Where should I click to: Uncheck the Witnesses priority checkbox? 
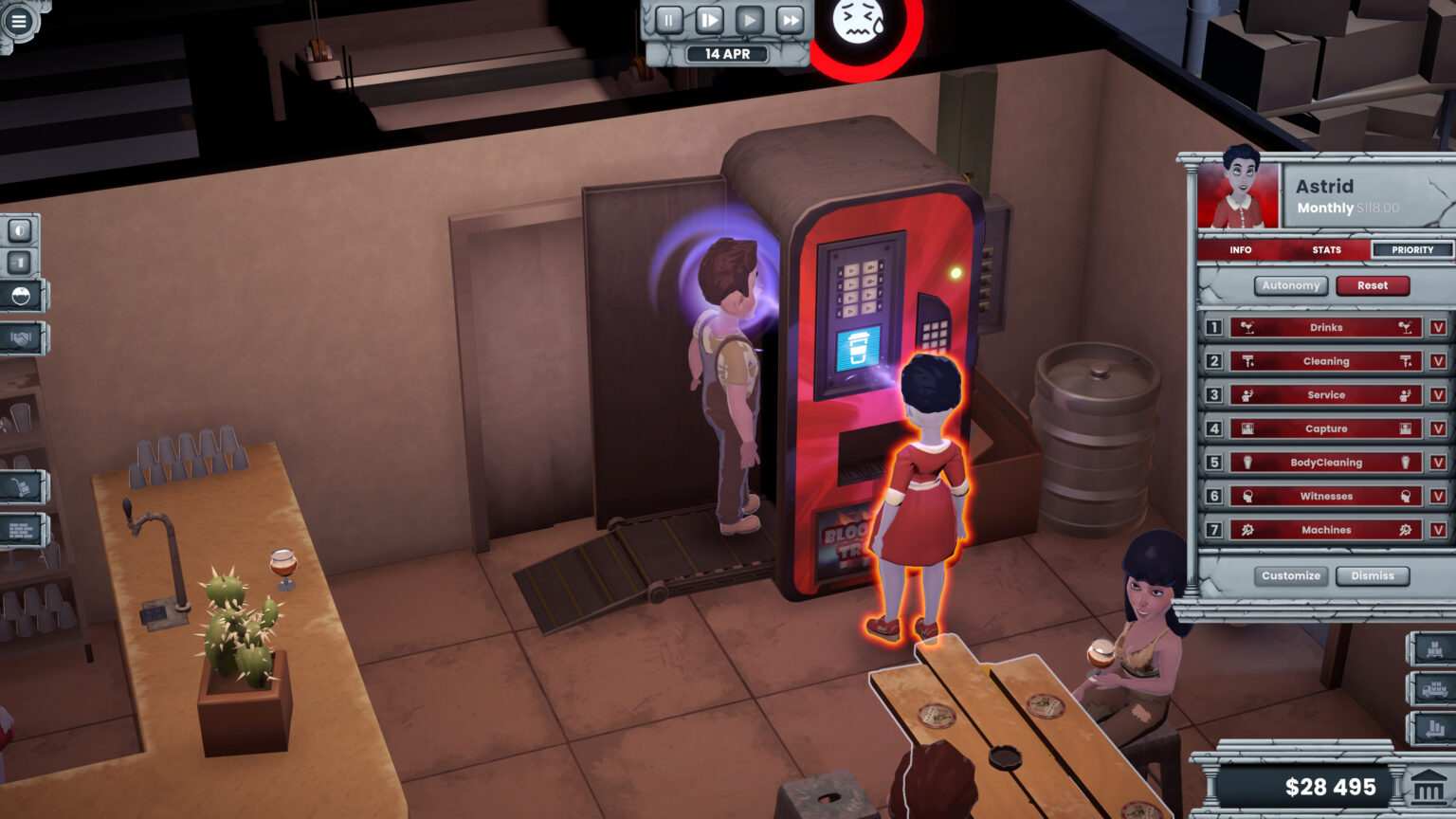tap(1438, 497)
